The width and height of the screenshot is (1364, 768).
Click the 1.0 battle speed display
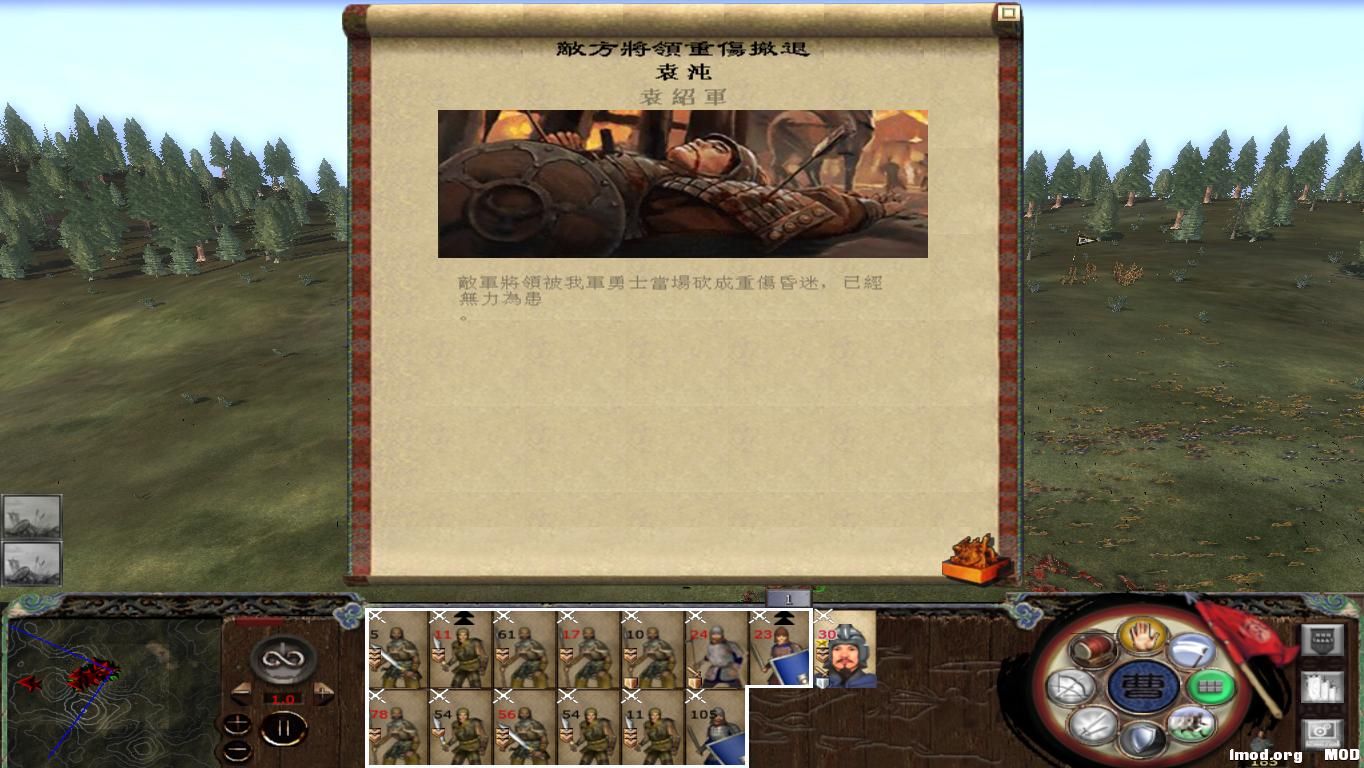click(283, 698)
